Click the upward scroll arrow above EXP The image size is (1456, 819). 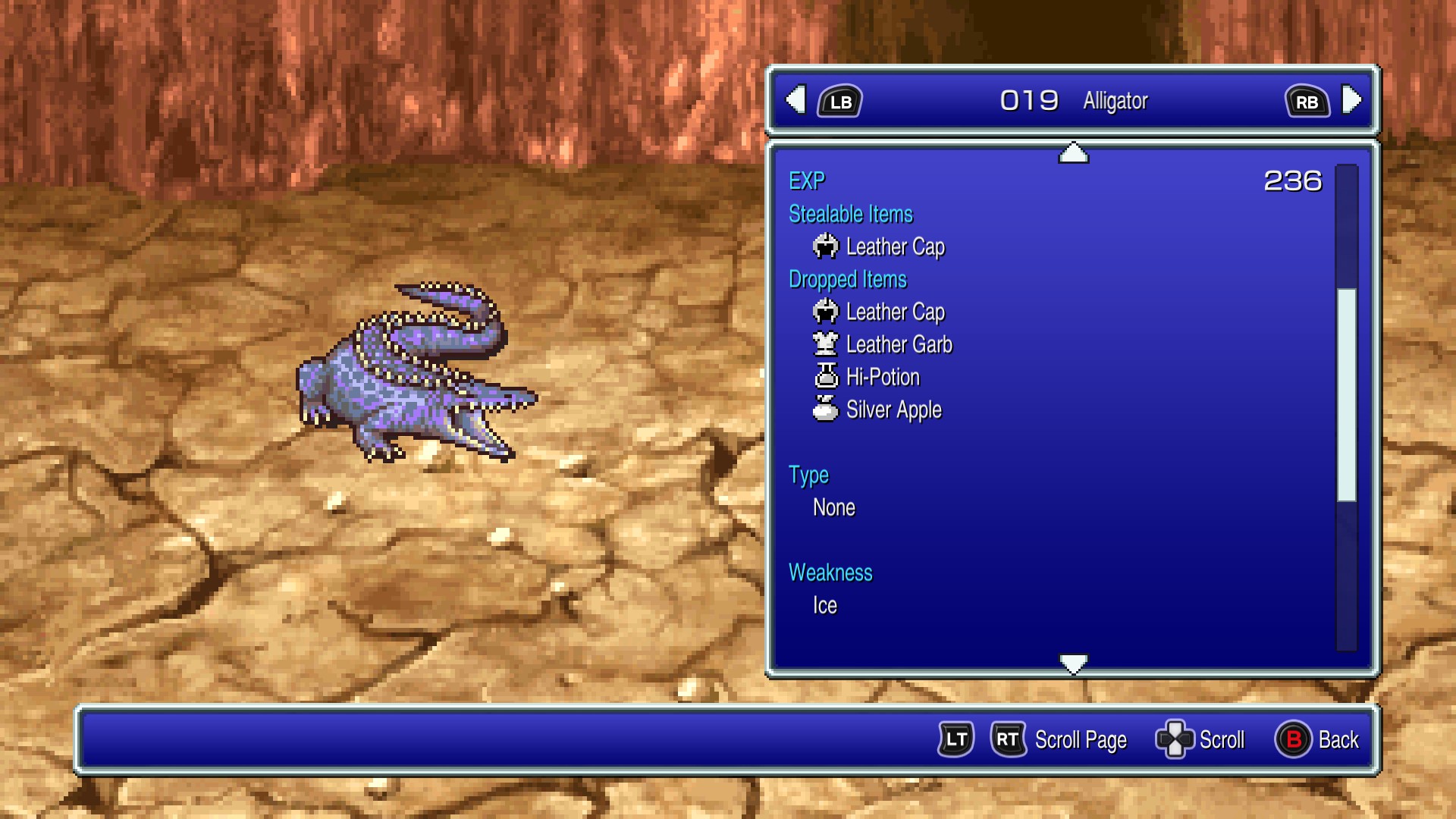pyautogui.click(x=1072, y=152)
